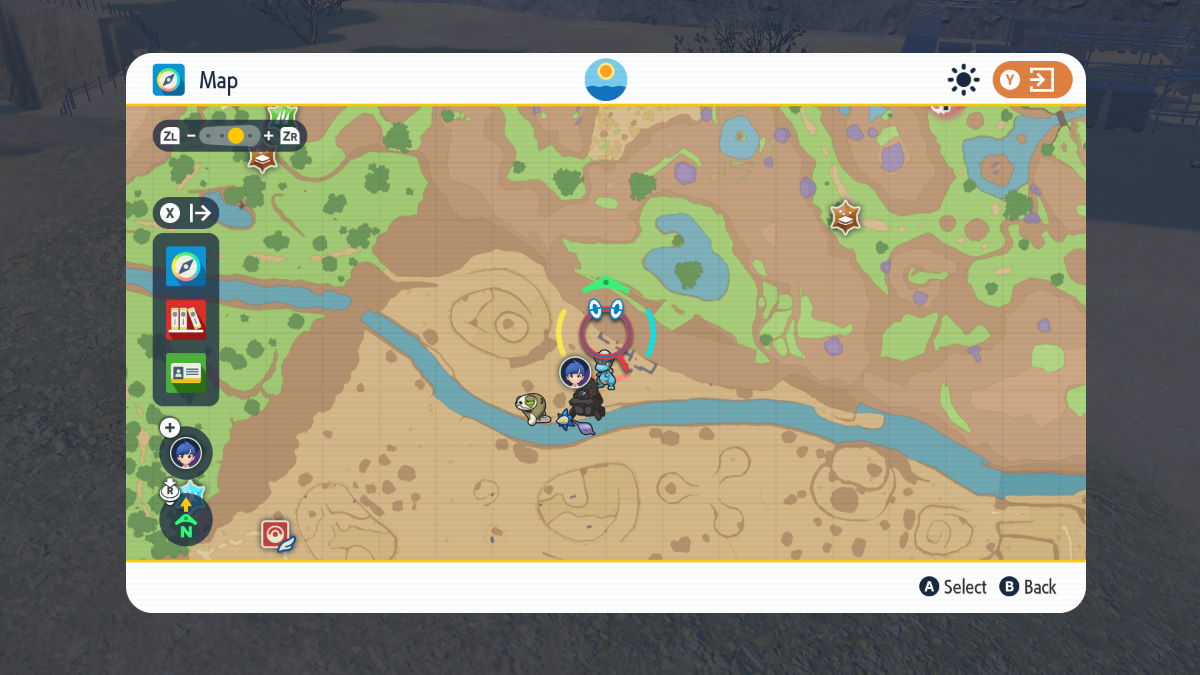Open the Profile card icon
Image resolution: width=1200 pixels, height=675 pixels.
click(x=186, y=373)
